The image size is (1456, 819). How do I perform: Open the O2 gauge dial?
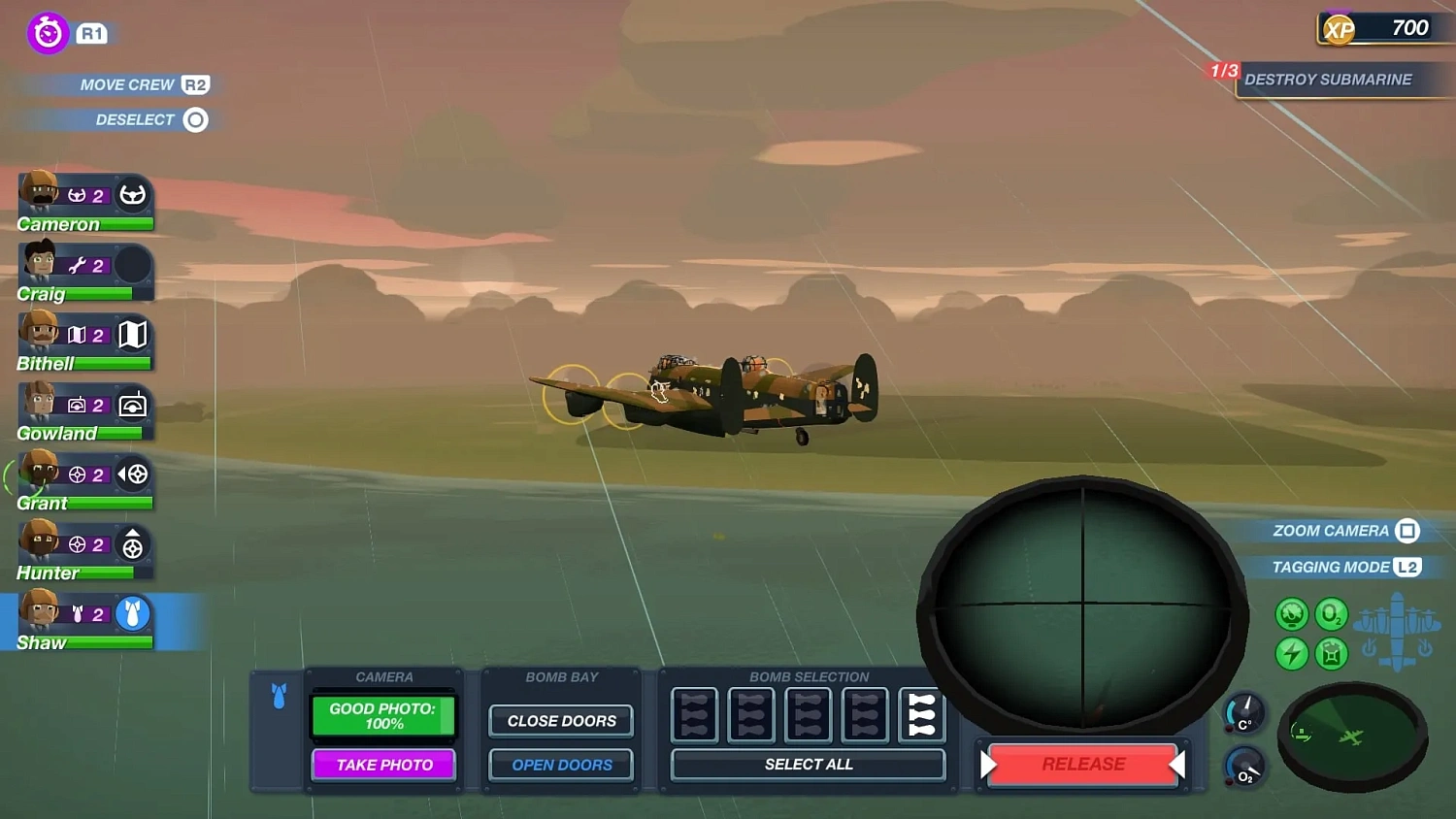(x=1245, y=767)
